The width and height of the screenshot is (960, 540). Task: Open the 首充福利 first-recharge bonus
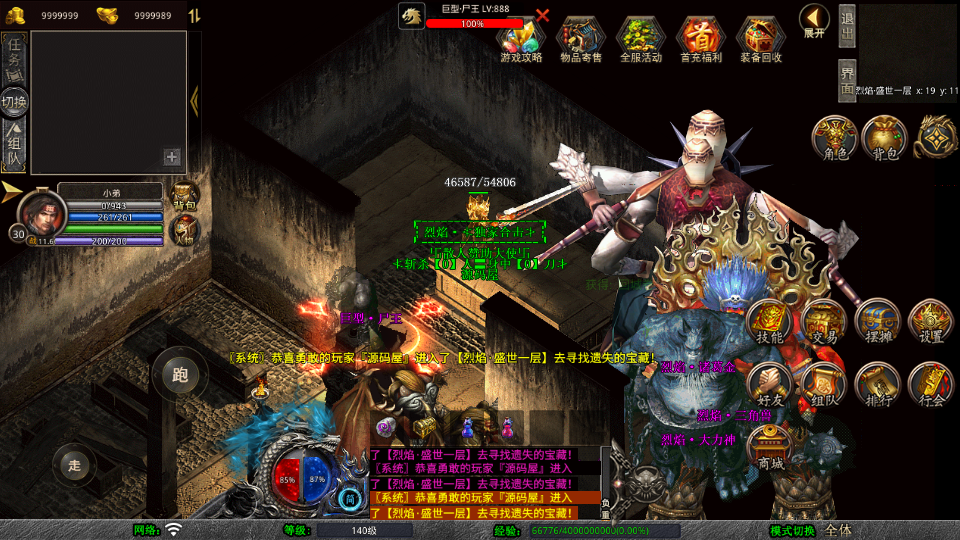[x=701, y=38]
